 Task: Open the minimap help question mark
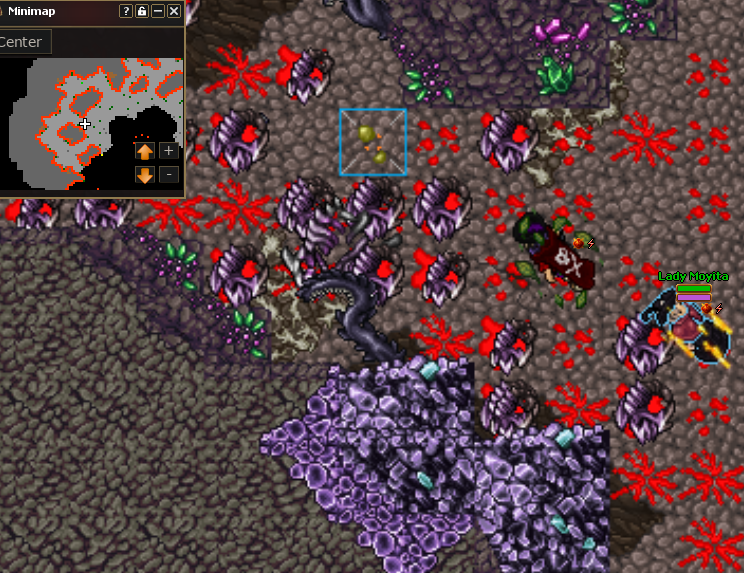point(126,11)
